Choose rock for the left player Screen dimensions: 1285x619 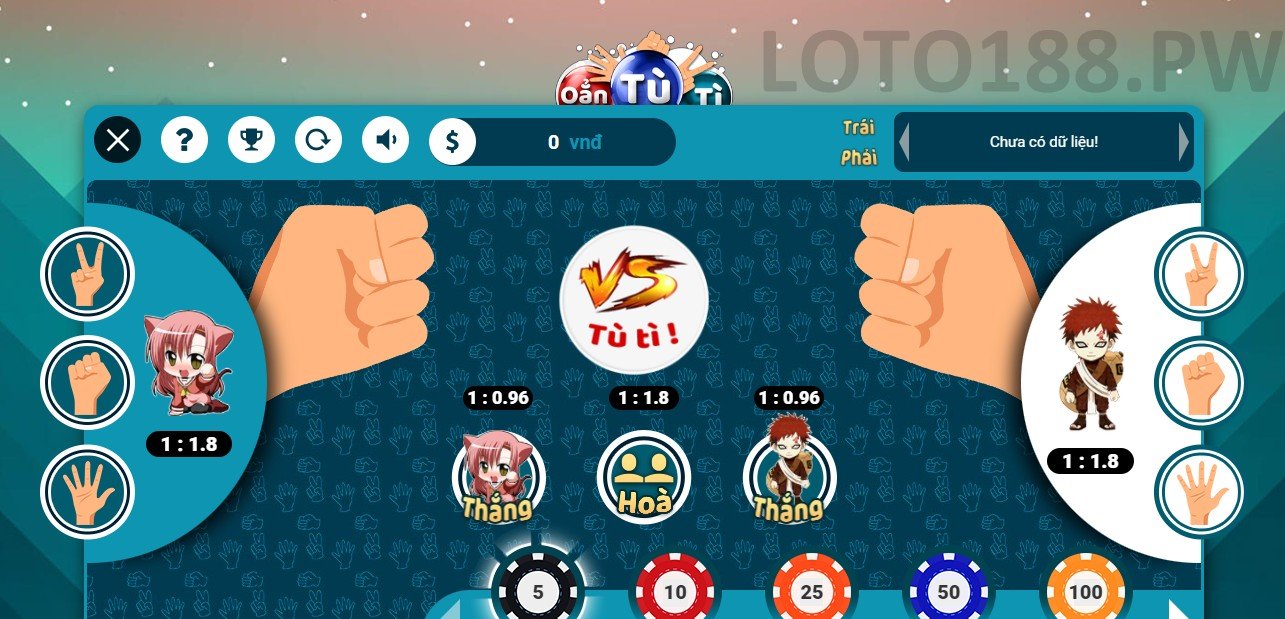87,382
